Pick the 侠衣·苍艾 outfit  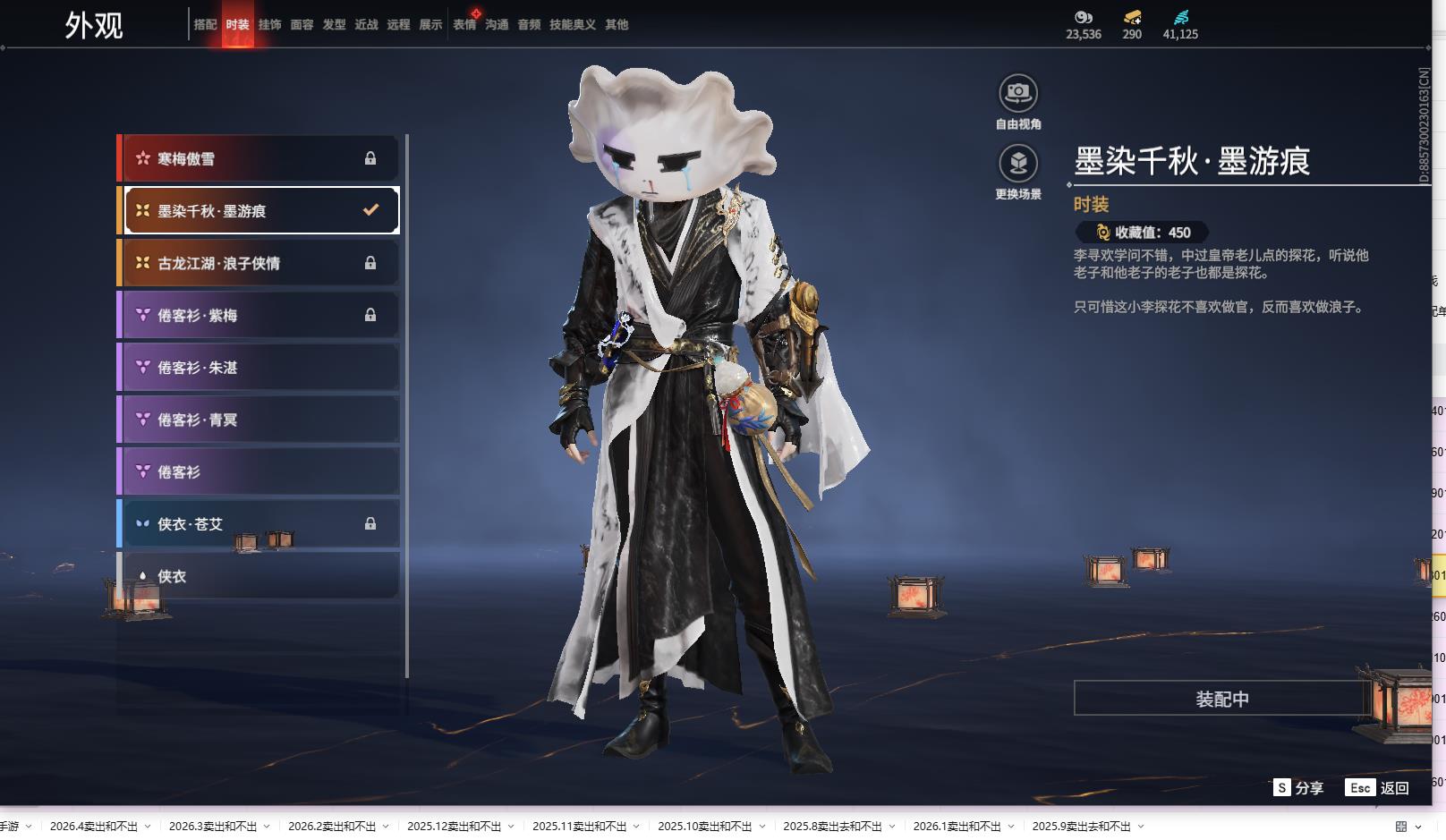259,524
